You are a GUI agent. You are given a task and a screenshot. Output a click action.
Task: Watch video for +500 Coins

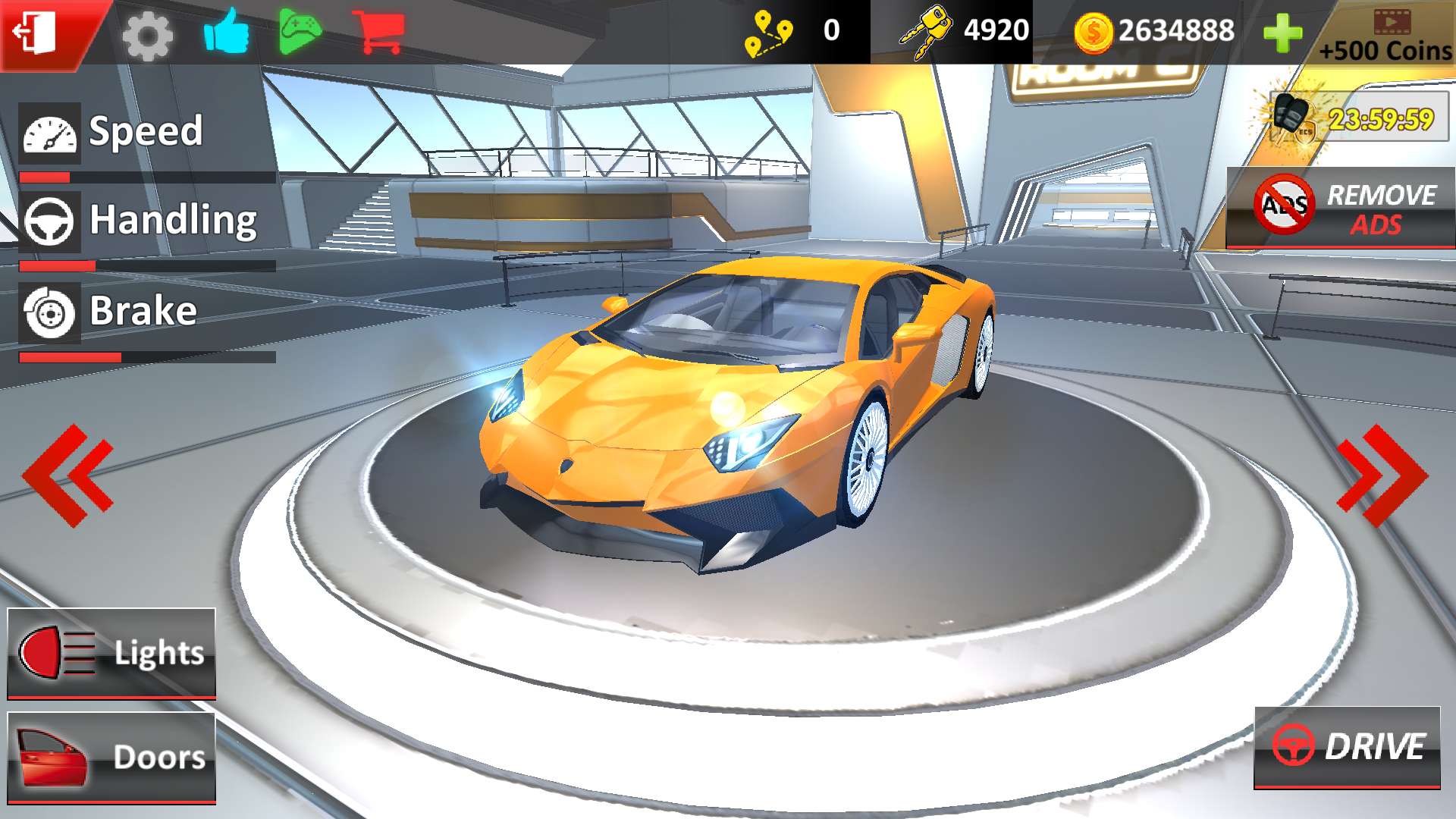pos(1386,36)
